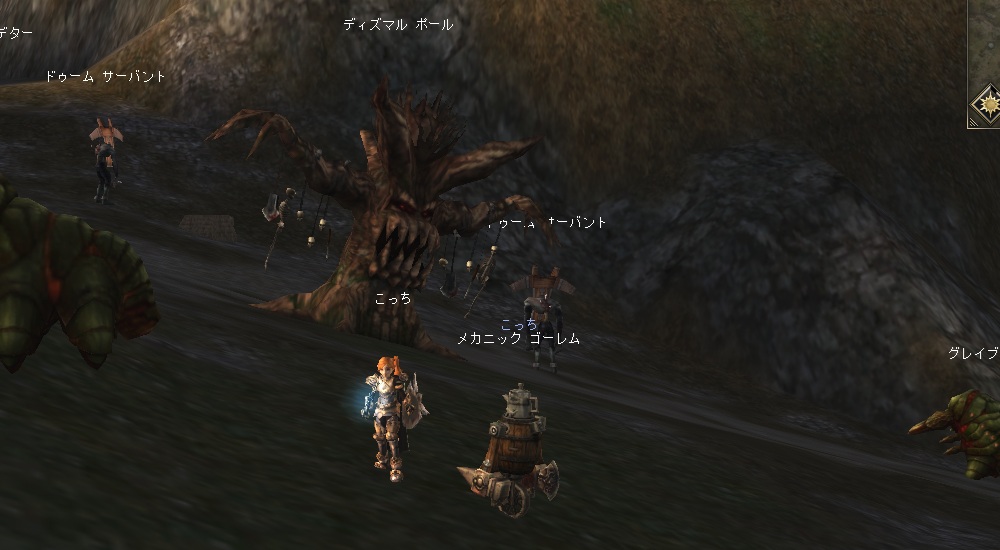Click the golden sun emblem icon
The height and width of the screenshot is (550, 1000).
pyautogui.click(x=989, y=103)
